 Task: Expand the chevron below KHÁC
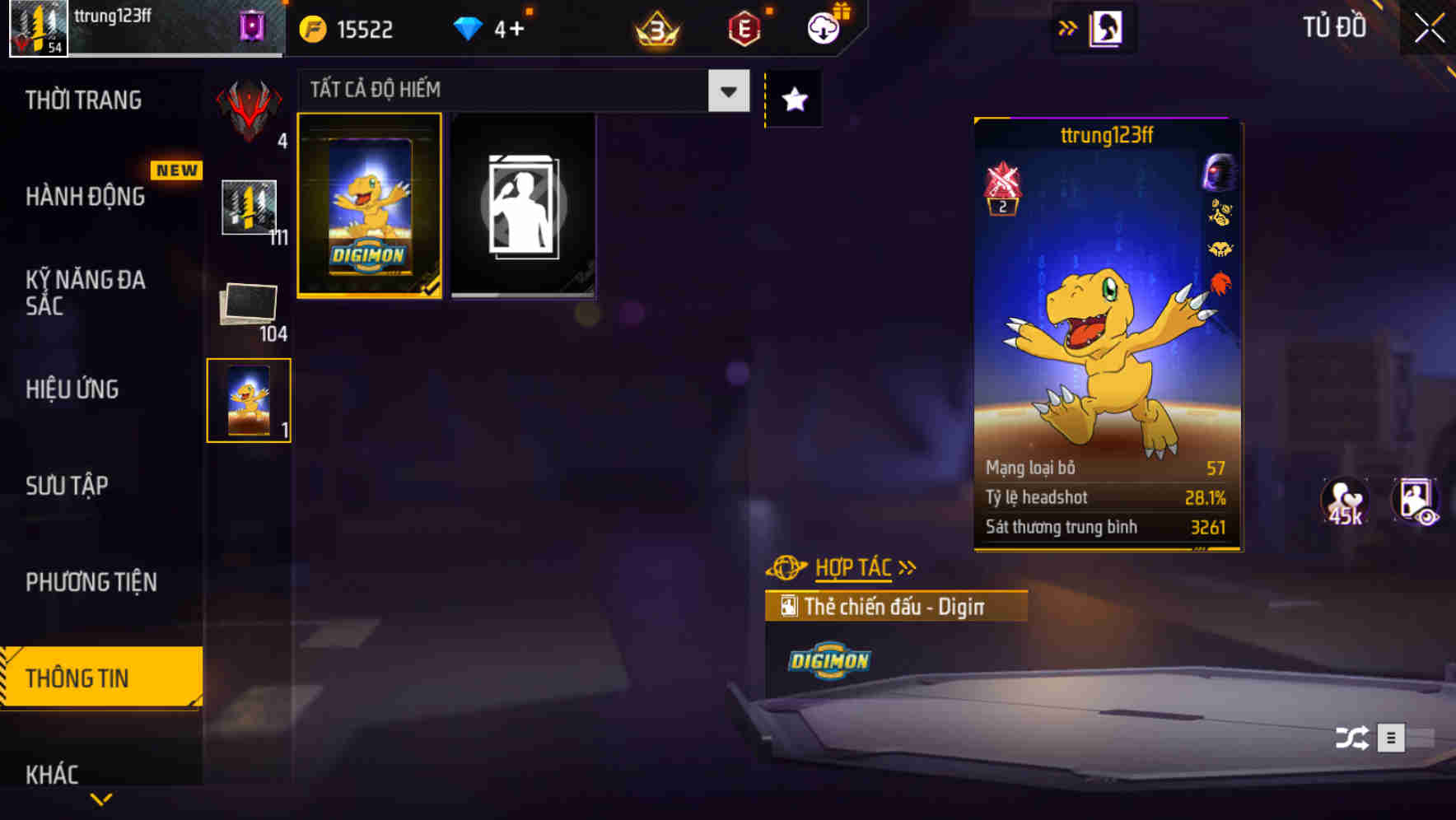click(101, 800)
